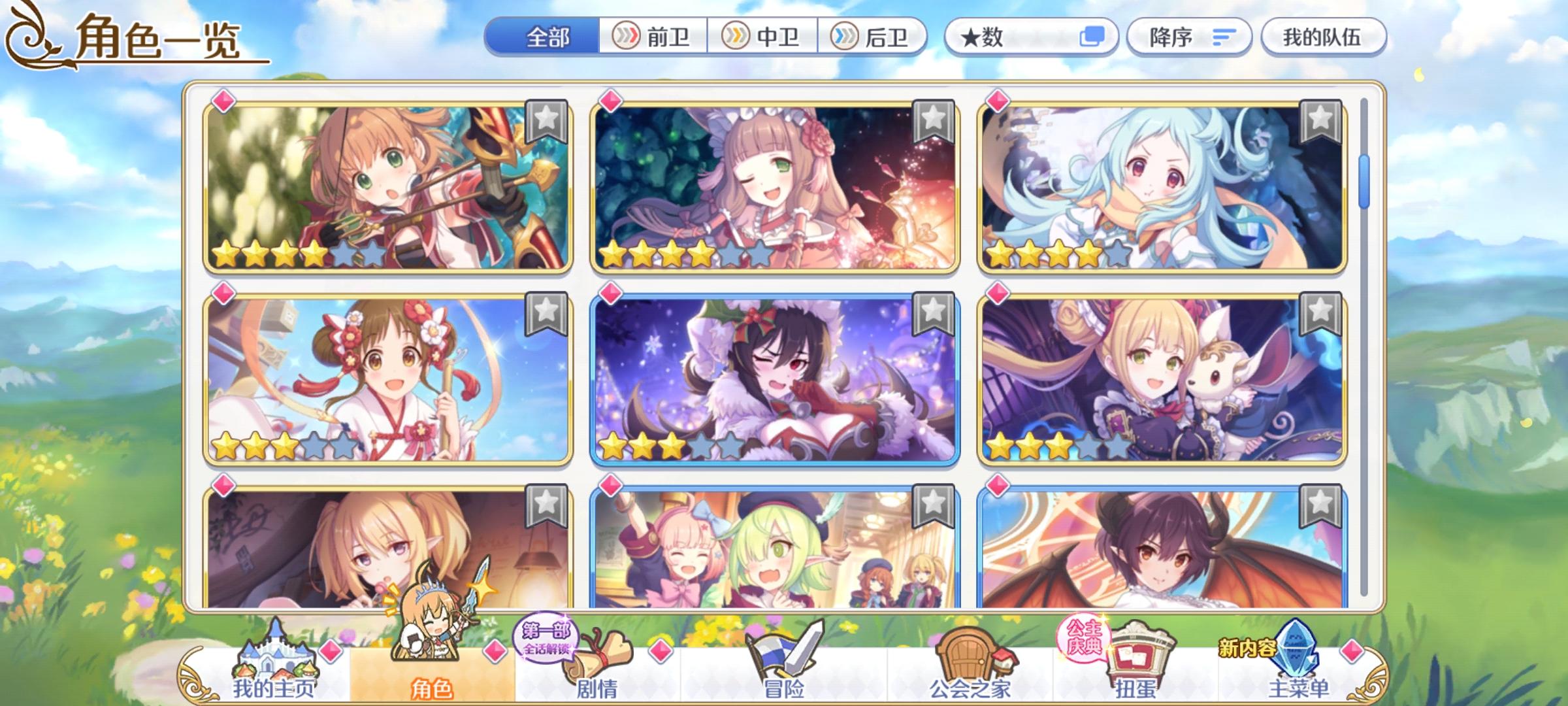Expand the 降序 sort order selector
Screen dimensions: 1568x706
click(x=1189, y=37)
